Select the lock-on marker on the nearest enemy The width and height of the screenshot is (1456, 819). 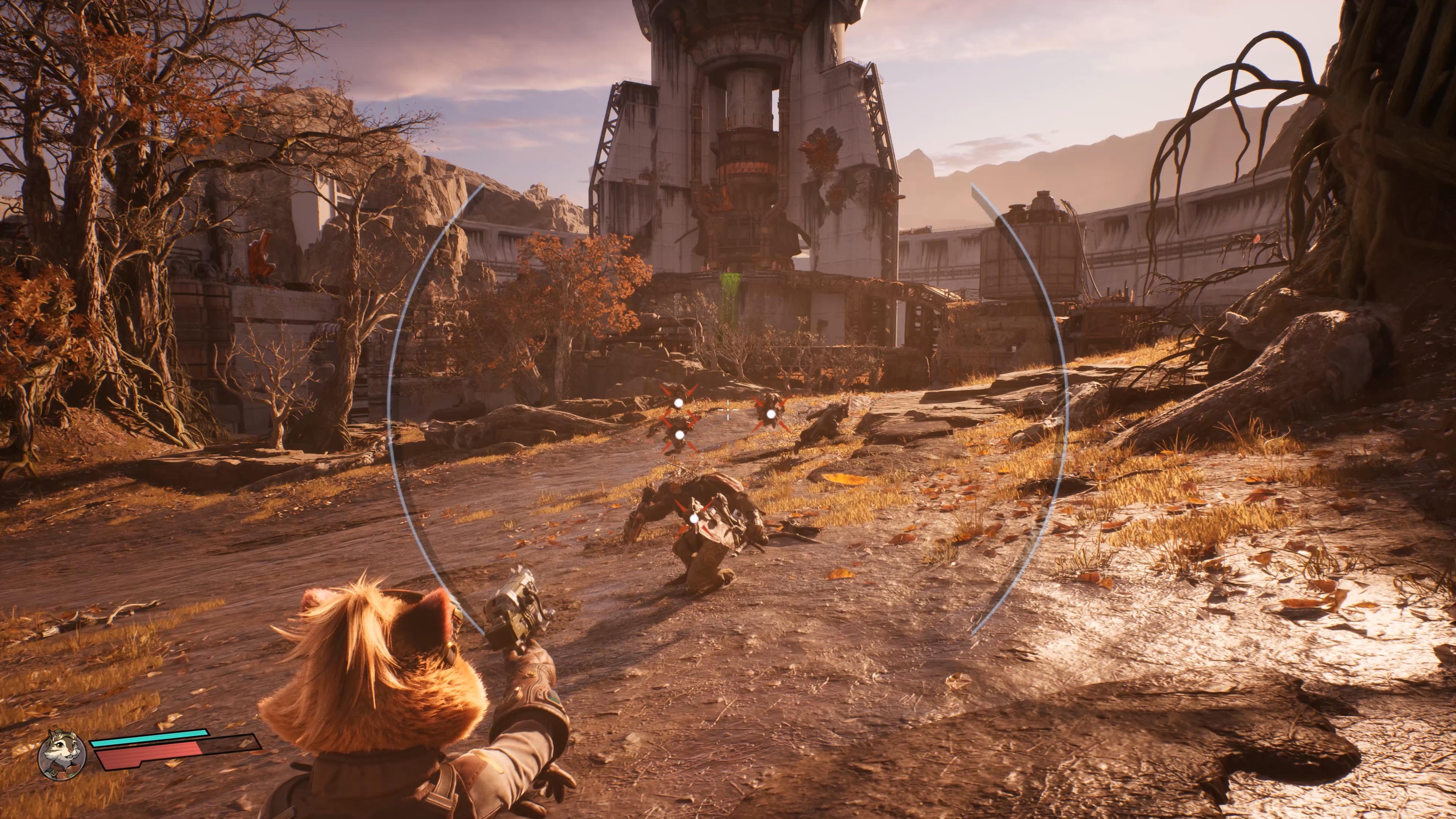coord(694,518)
